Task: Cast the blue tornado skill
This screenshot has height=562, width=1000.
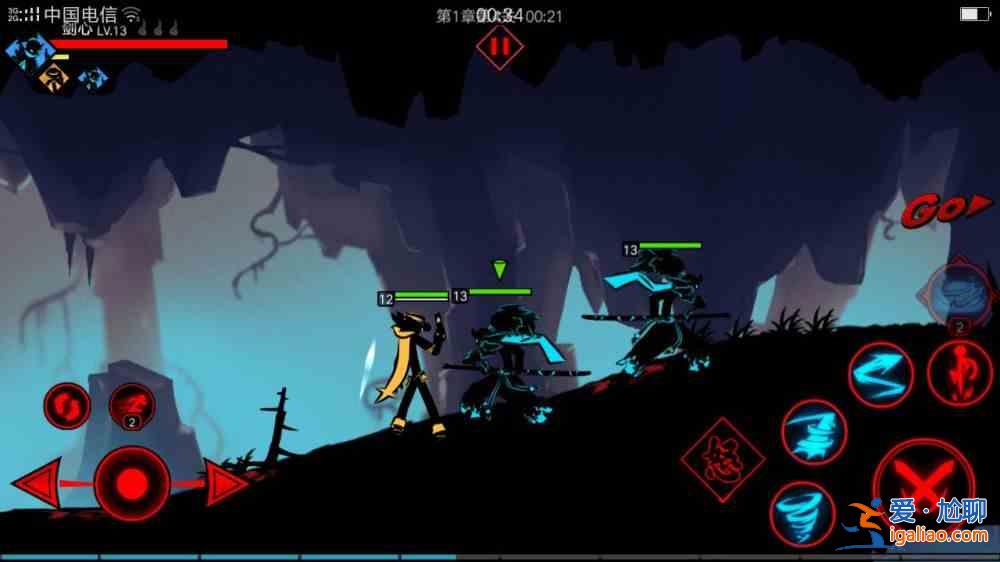Action: click(801, 511)
